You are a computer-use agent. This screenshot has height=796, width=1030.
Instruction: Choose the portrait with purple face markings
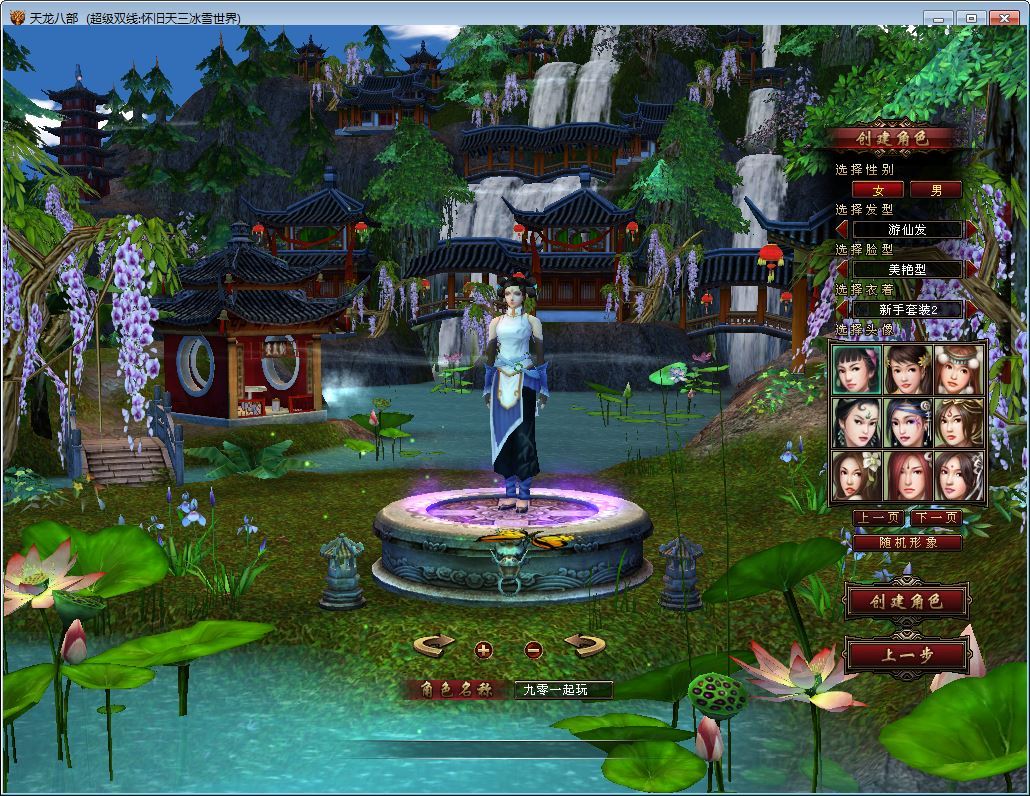click(908, 424)
